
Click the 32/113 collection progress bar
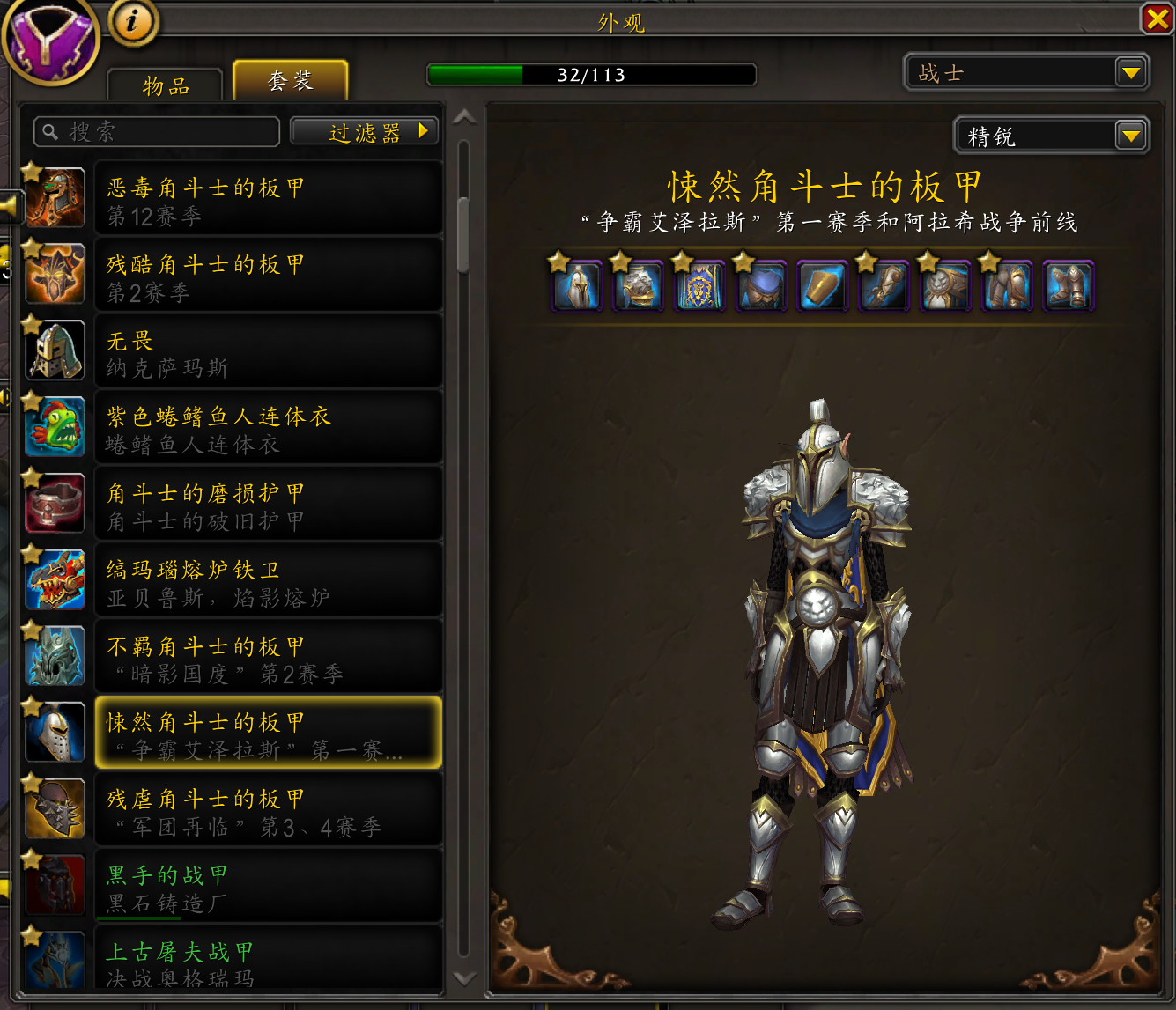[x=590, y=74]
